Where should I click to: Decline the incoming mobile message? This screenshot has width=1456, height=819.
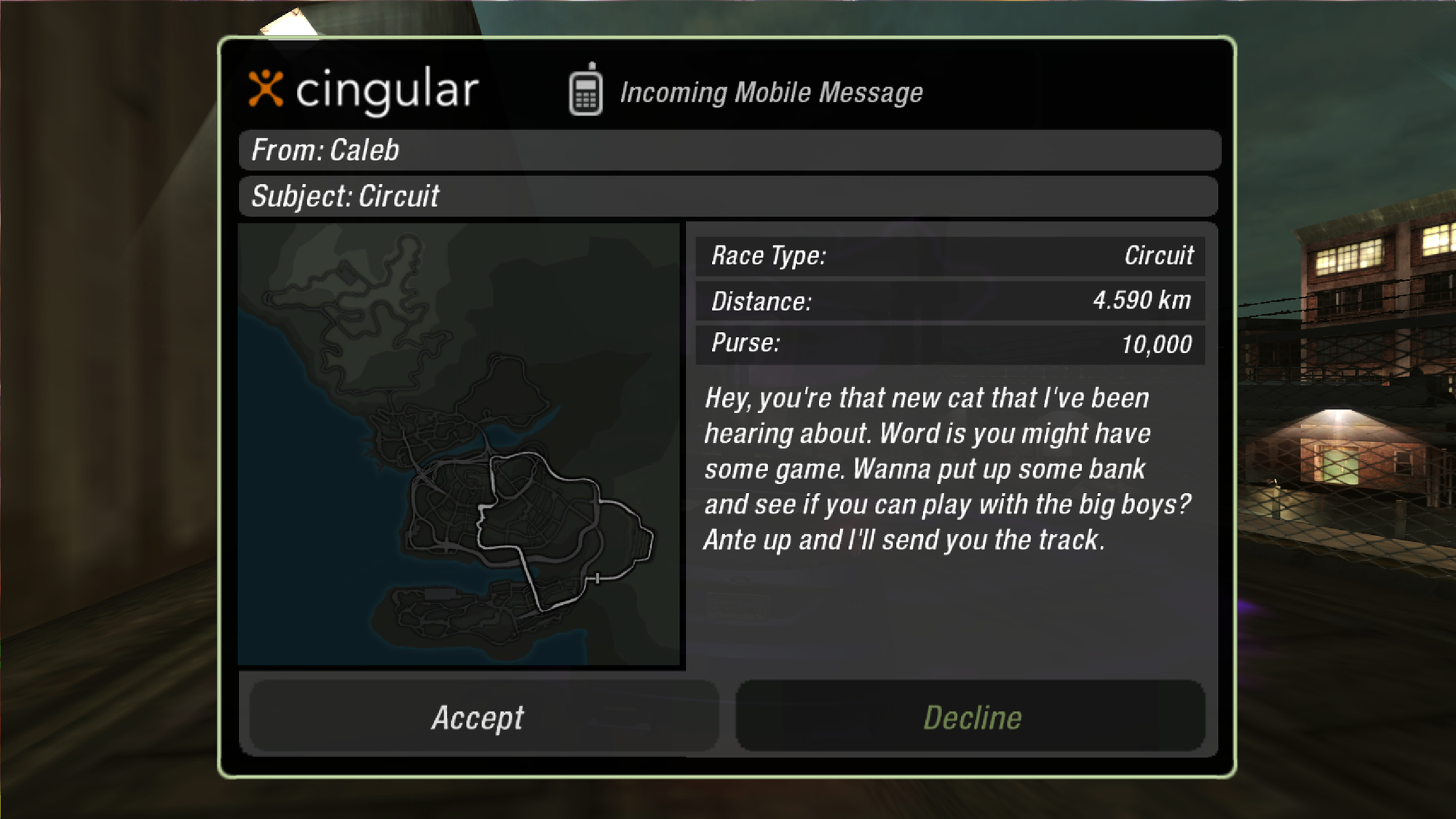pos(971,717)
